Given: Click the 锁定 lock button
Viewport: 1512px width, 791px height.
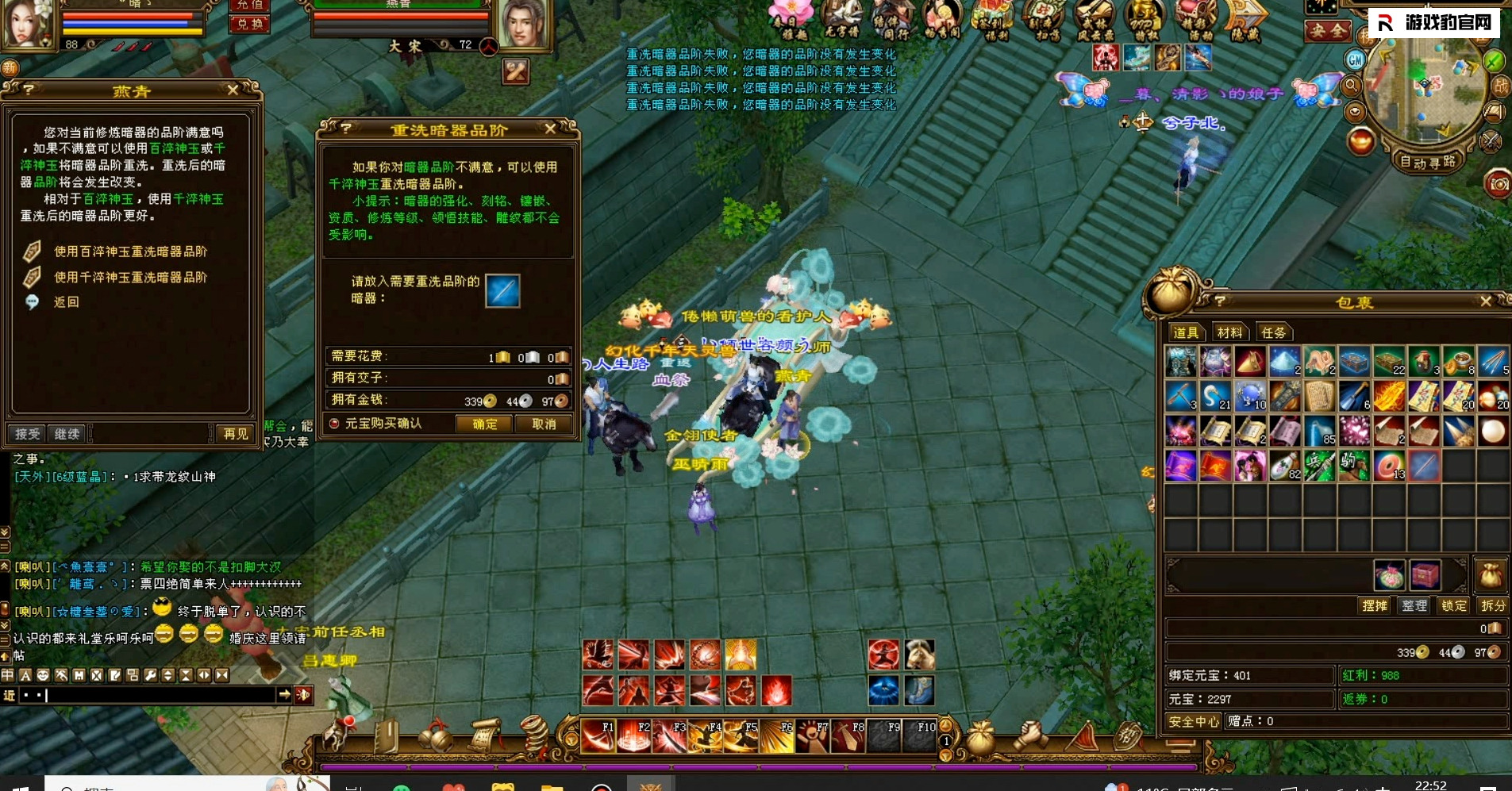Looking at the screenshot, I should tap(1454, 605).
